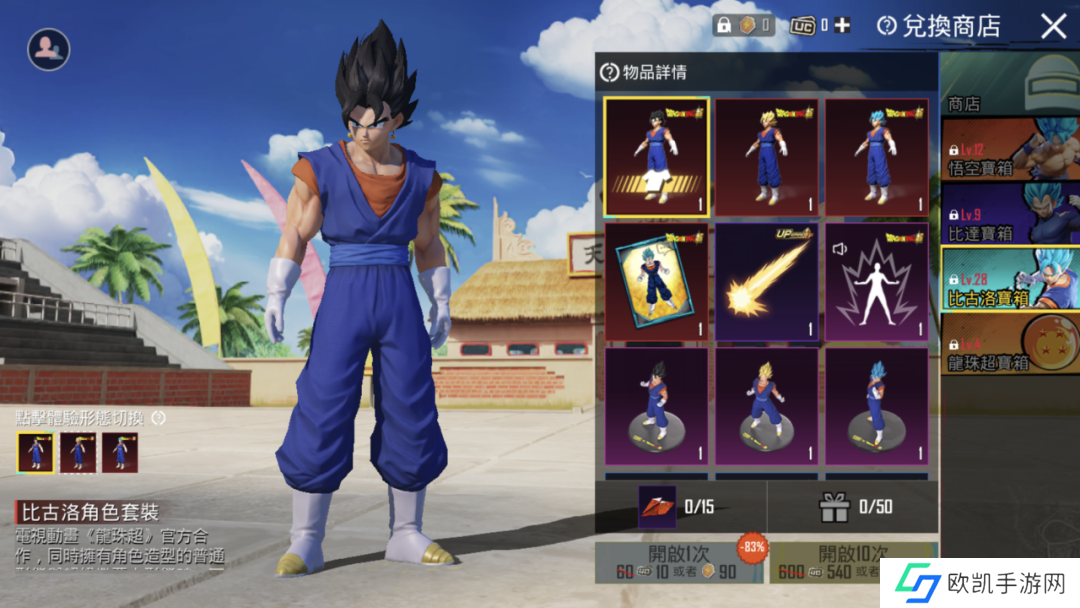The height and width of the screenshot is (608, 1080).
Task: Select the 悟空寶箱 crate tab
Action: [x=1010, y=148]
